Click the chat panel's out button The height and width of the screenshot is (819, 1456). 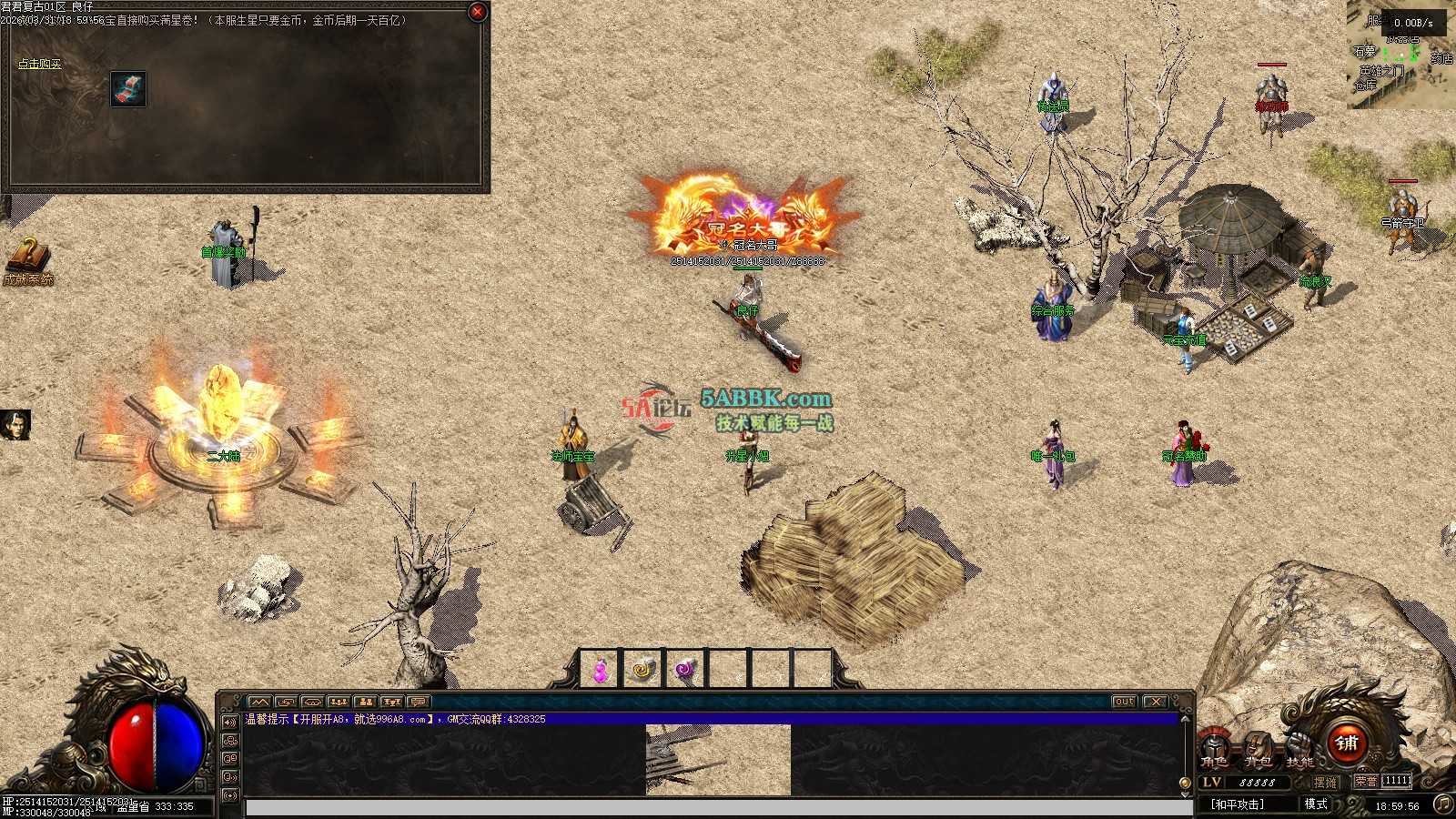click(1125, 702)
